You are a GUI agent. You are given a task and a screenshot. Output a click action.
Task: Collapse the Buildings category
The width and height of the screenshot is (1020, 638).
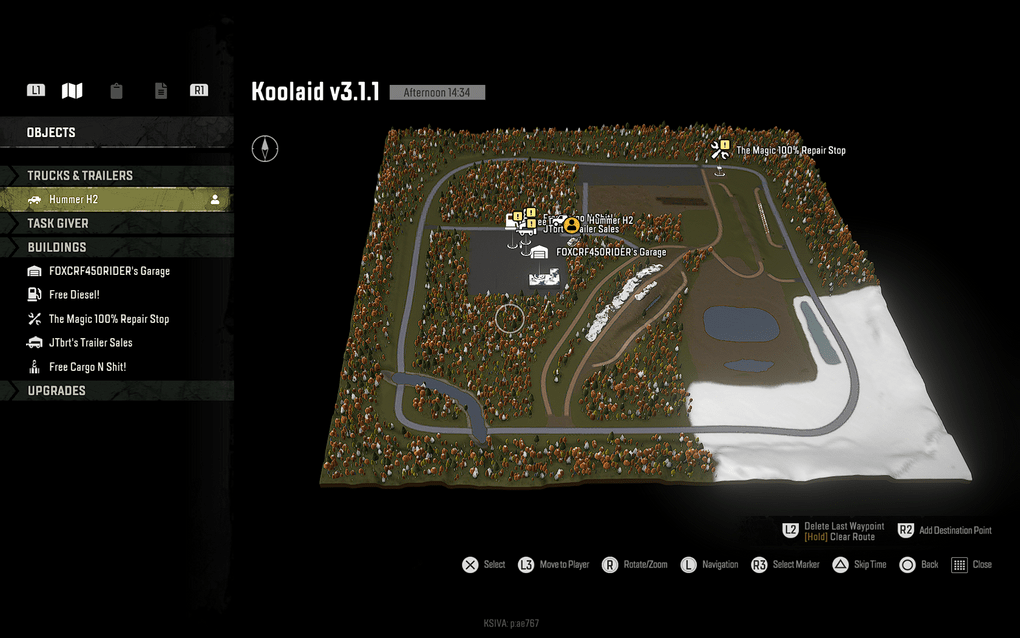[x=57, y=247]
